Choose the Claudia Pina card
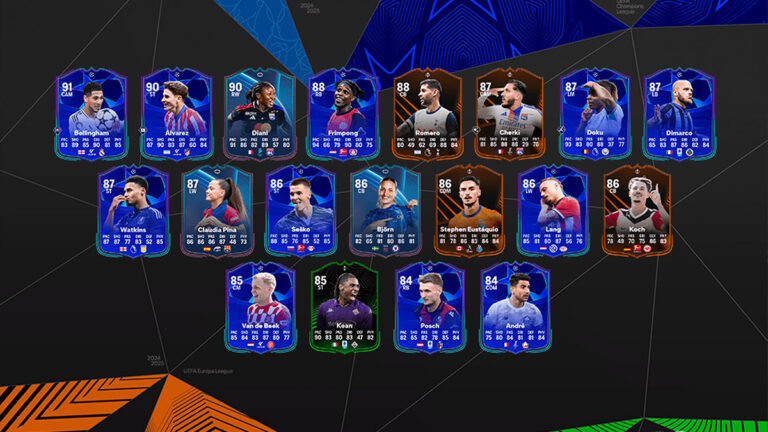768x432 pixels. click(218, 210)
